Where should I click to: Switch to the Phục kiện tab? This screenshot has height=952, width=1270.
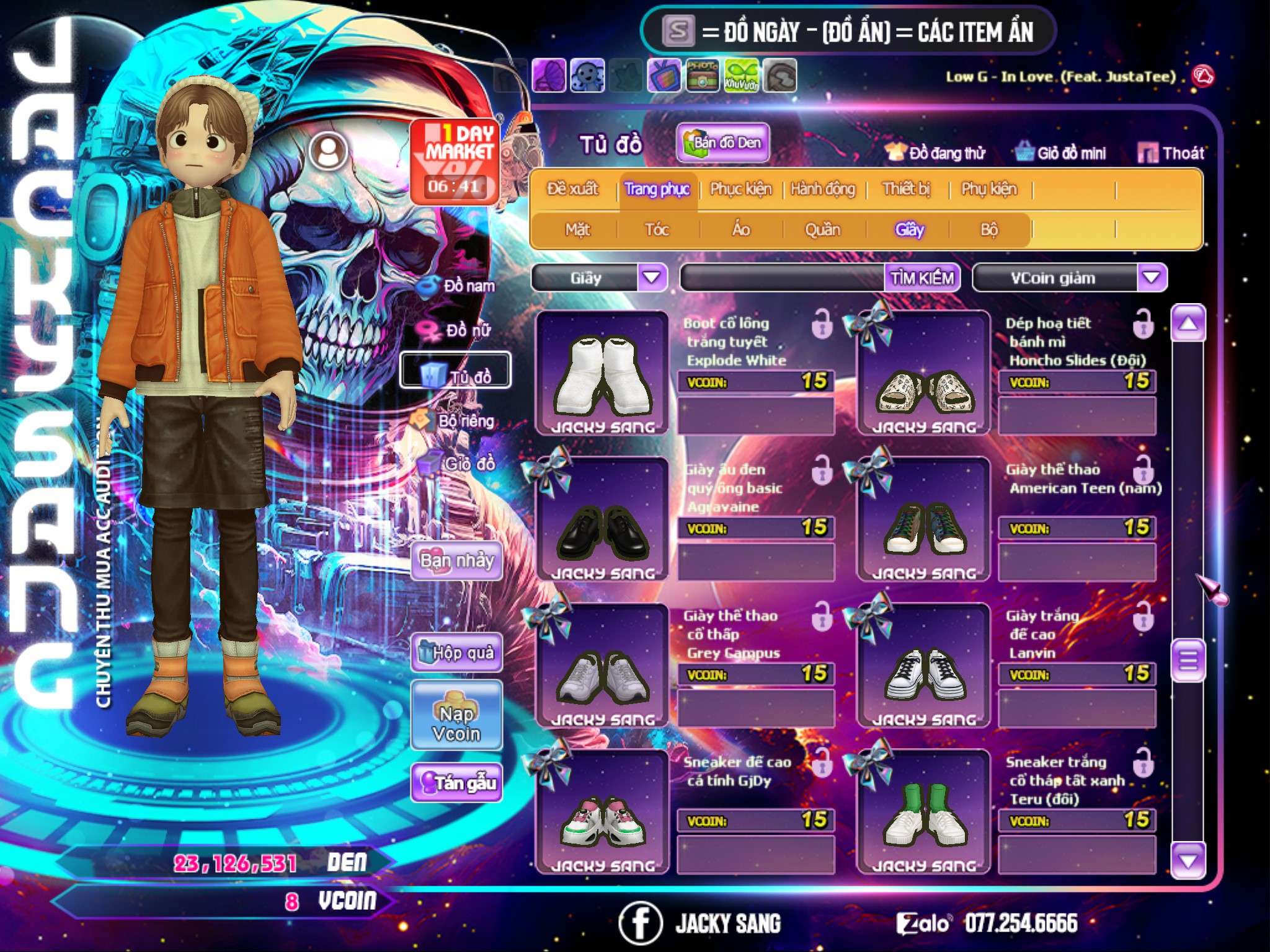pyautogui.click(x=741, y=189)
